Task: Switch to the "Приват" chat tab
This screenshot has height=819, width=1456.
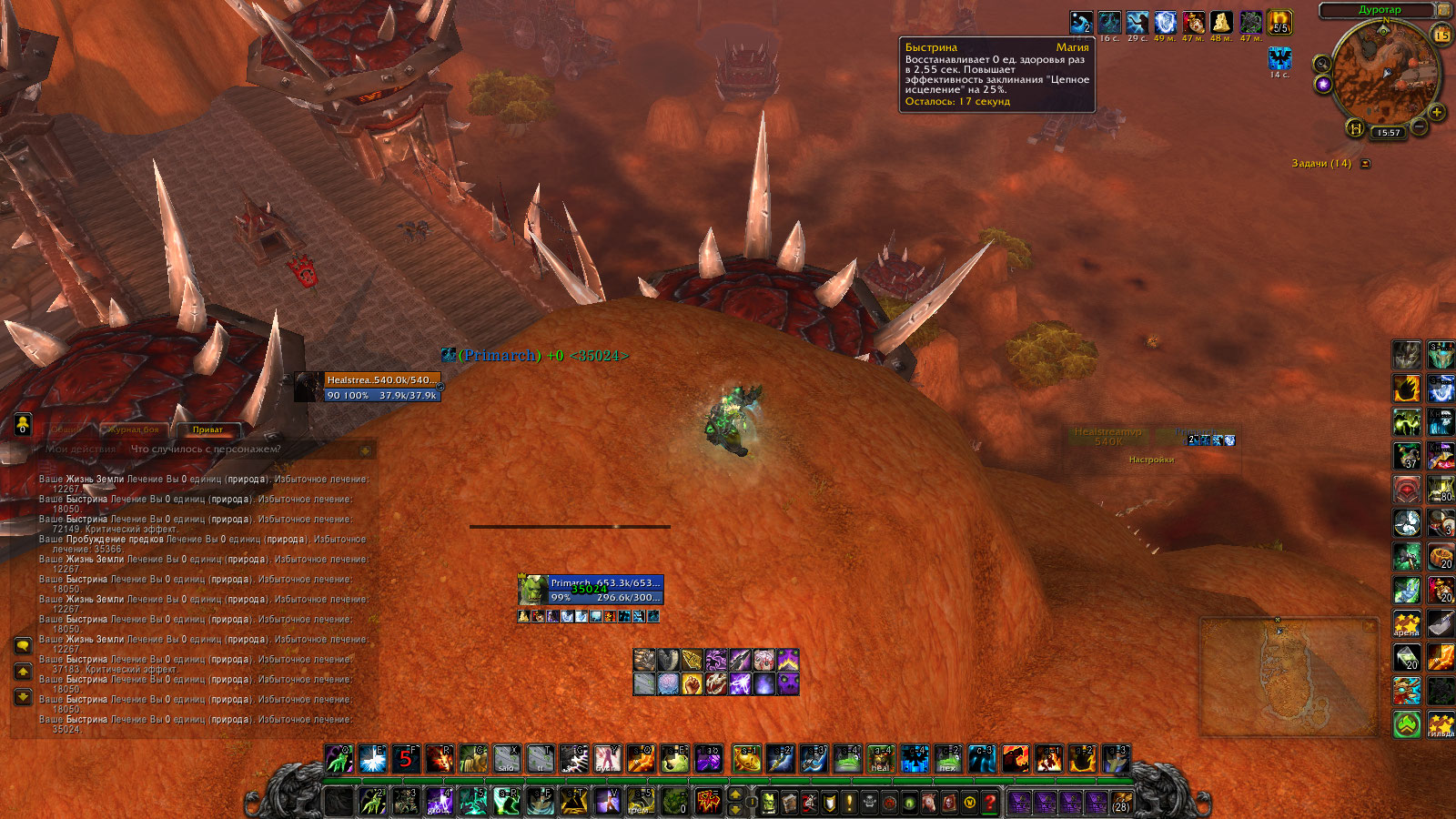Action: click(207, 430)
